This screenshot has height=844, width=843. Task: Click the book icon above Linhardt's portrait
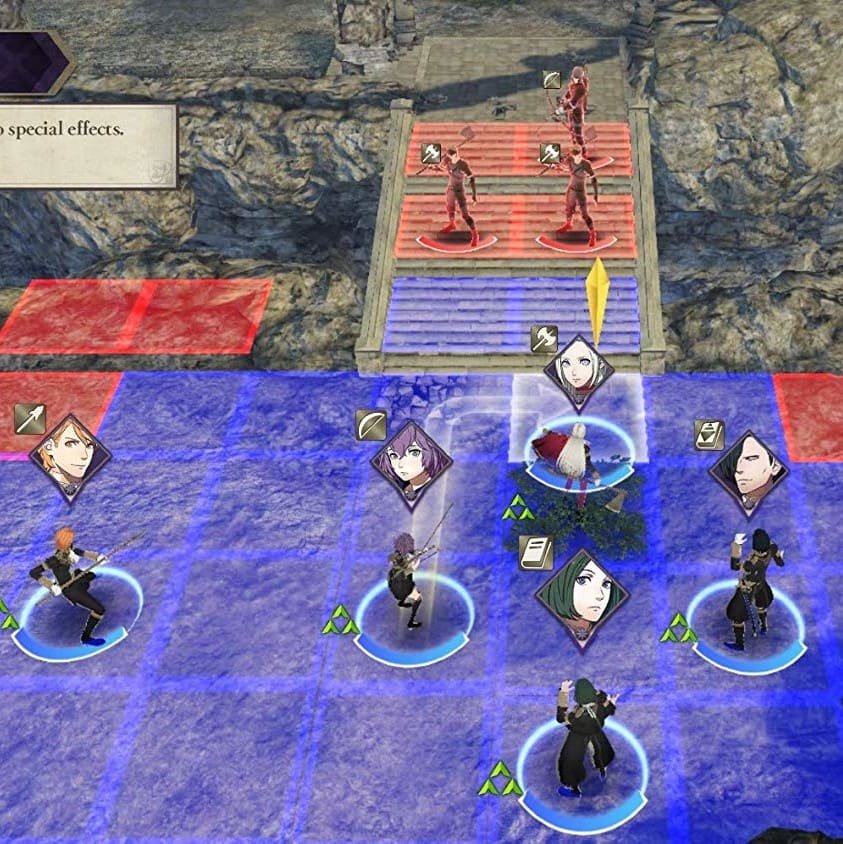pos(536,551)
